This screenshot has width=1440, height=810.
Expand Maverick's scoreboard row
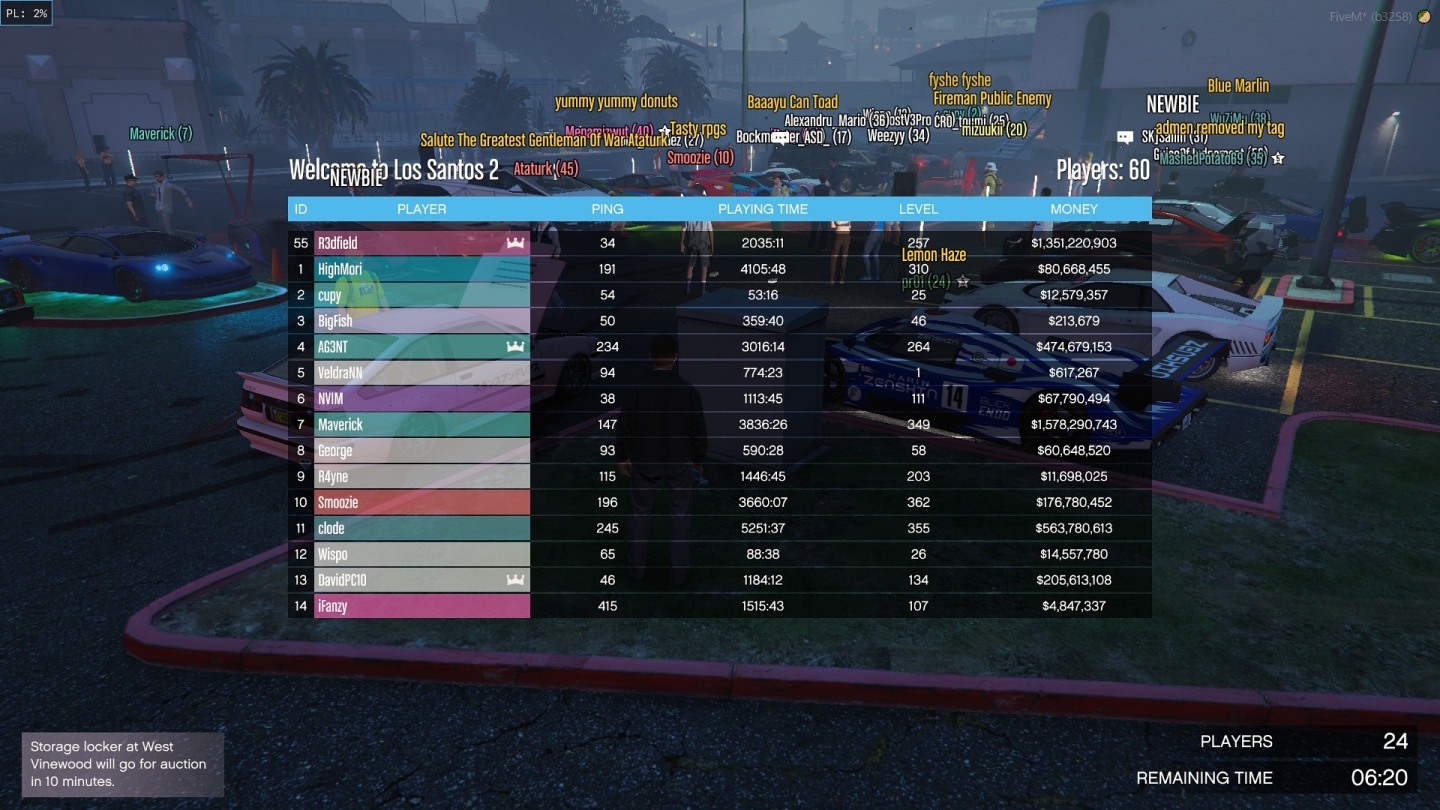coord(422,424)
